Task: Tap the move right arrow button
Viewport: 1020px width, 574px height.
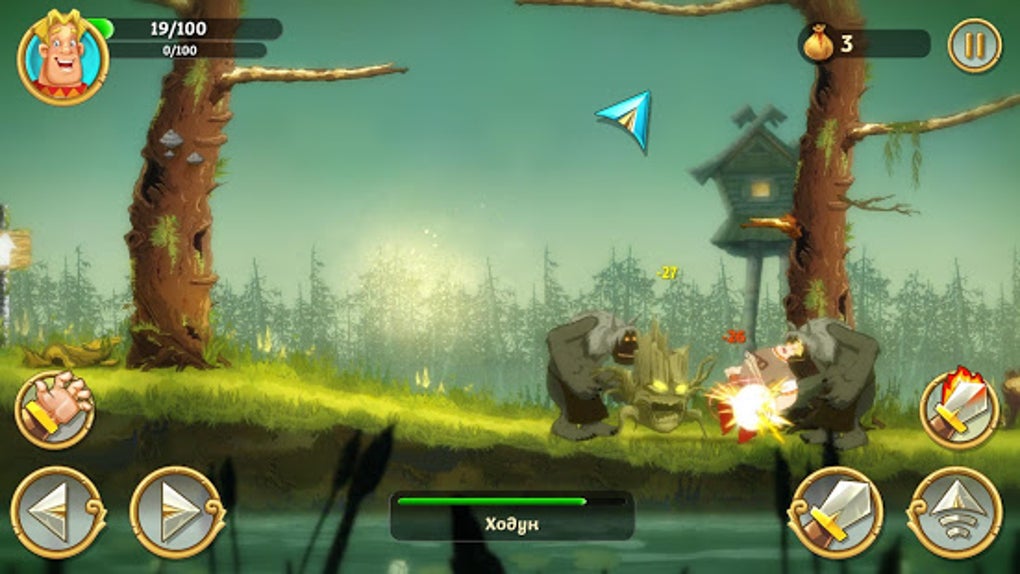Action: (177, 511)
